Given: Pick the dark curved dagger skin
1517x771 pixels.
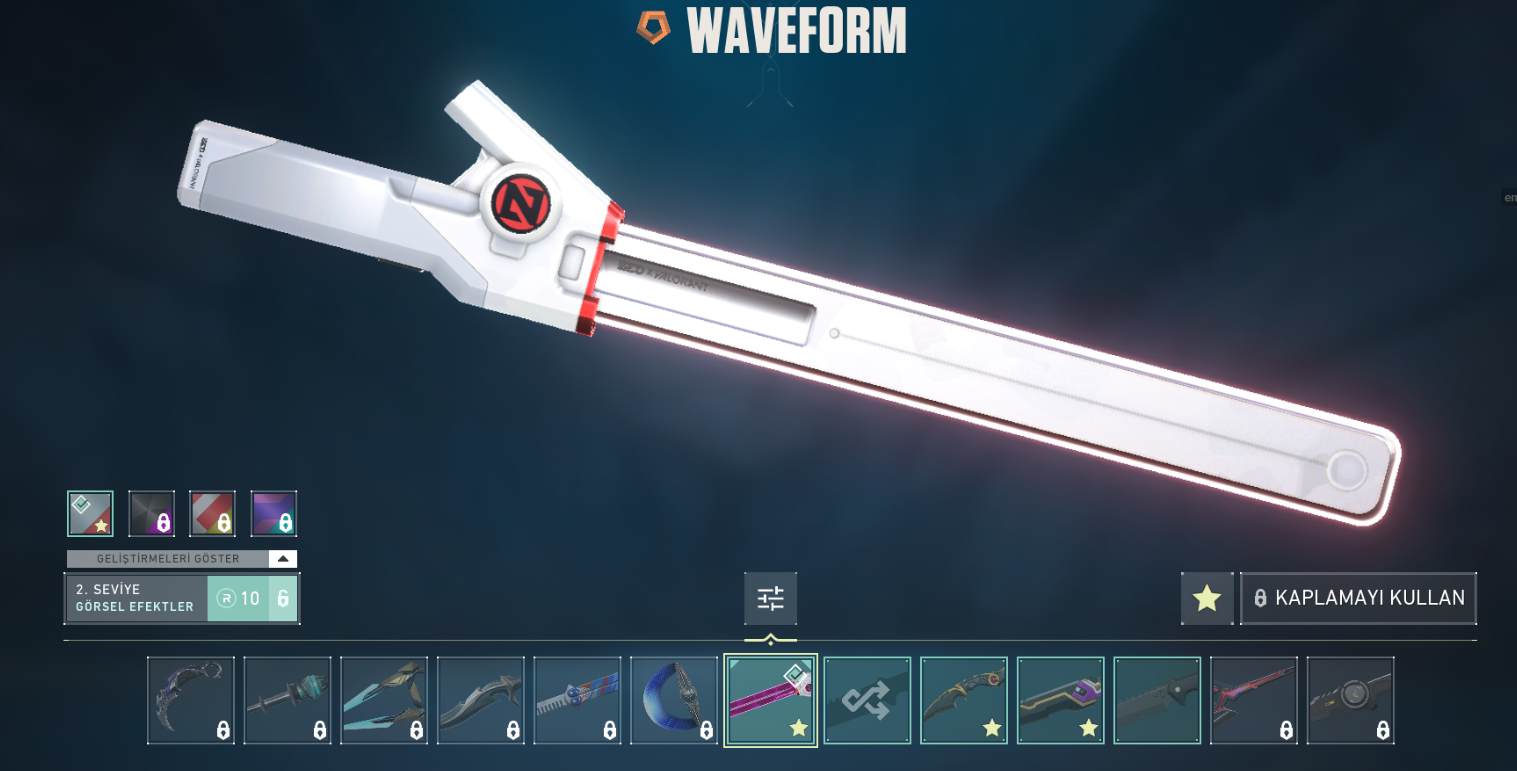Looking at the screenshot, I should pyautogui.click(x=481, y=700).
